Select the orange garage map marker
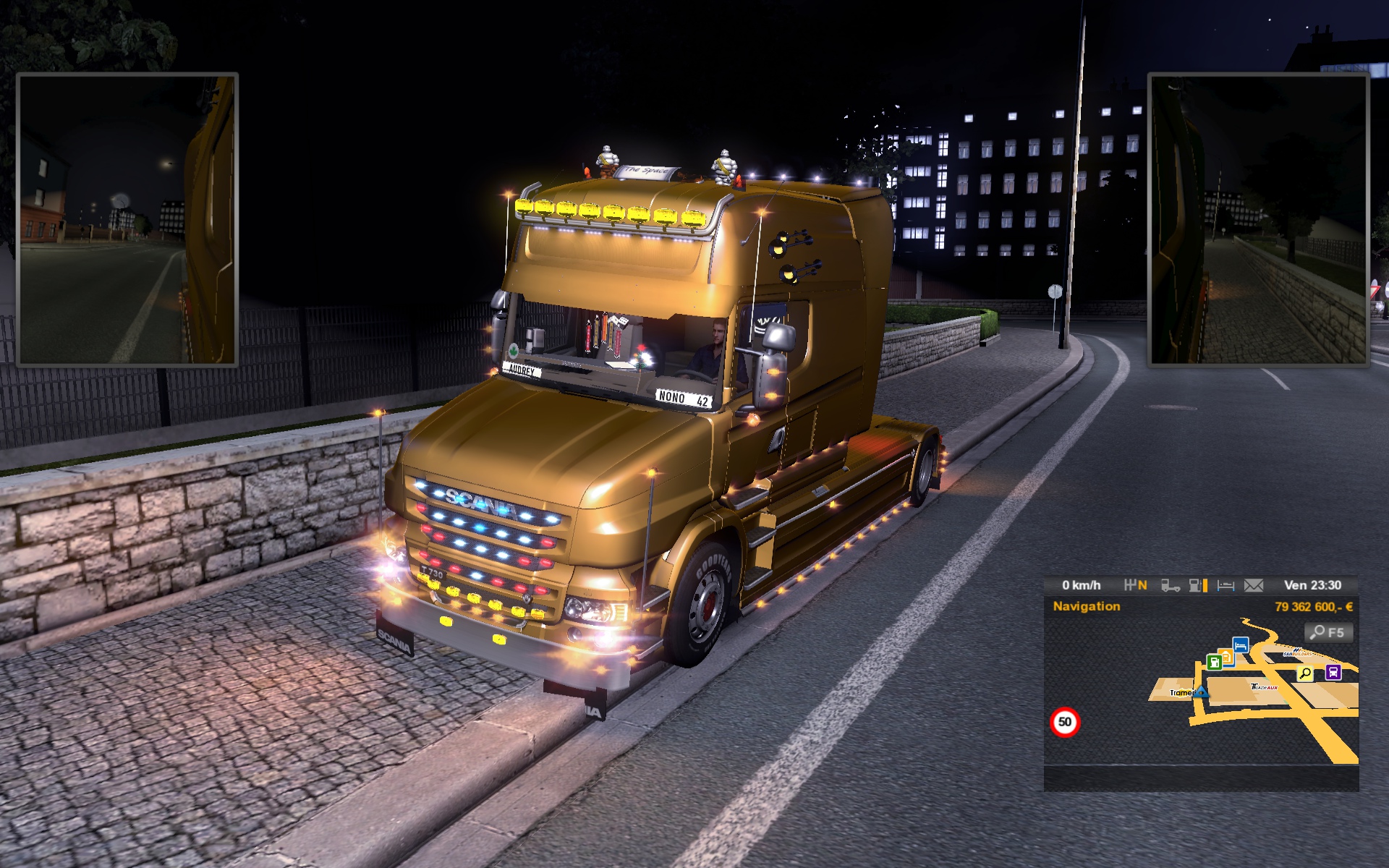 pos(1227,656)
